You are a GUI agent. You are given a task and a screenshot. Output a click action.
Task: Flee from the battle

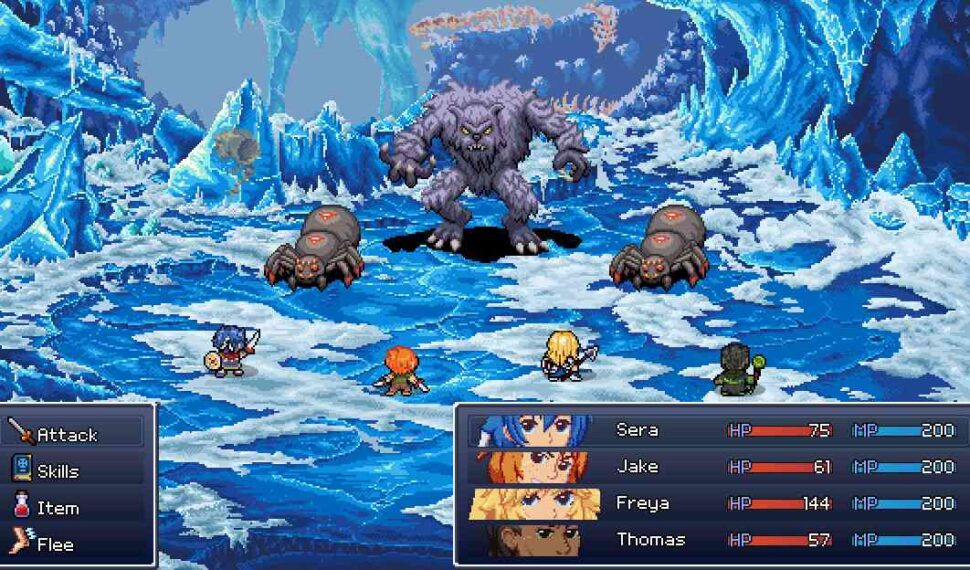tap(55, 545)
